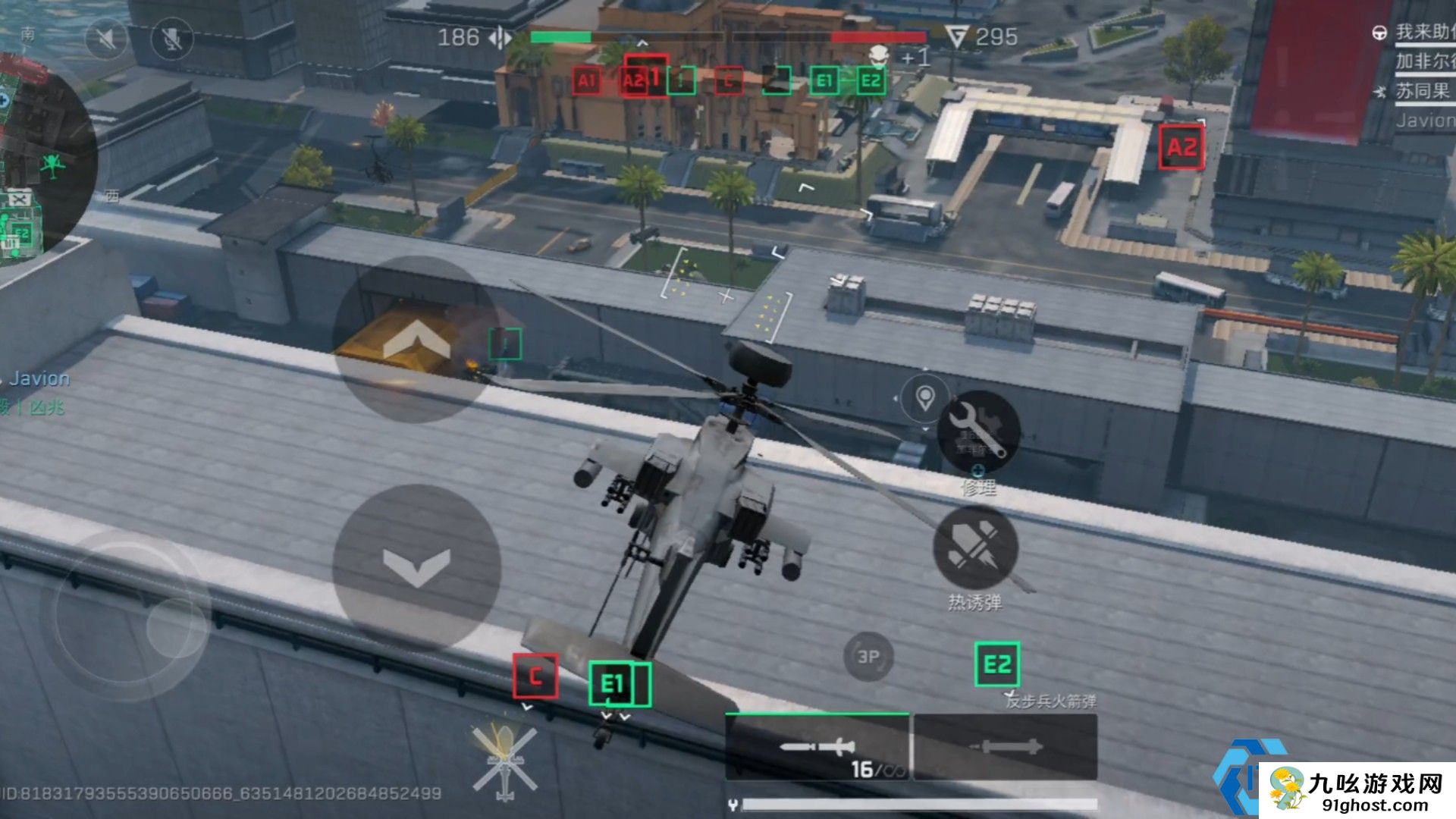Activate the wrench repair ability
The width and height of the screenshot is (1456, 819).
(977, 432)
